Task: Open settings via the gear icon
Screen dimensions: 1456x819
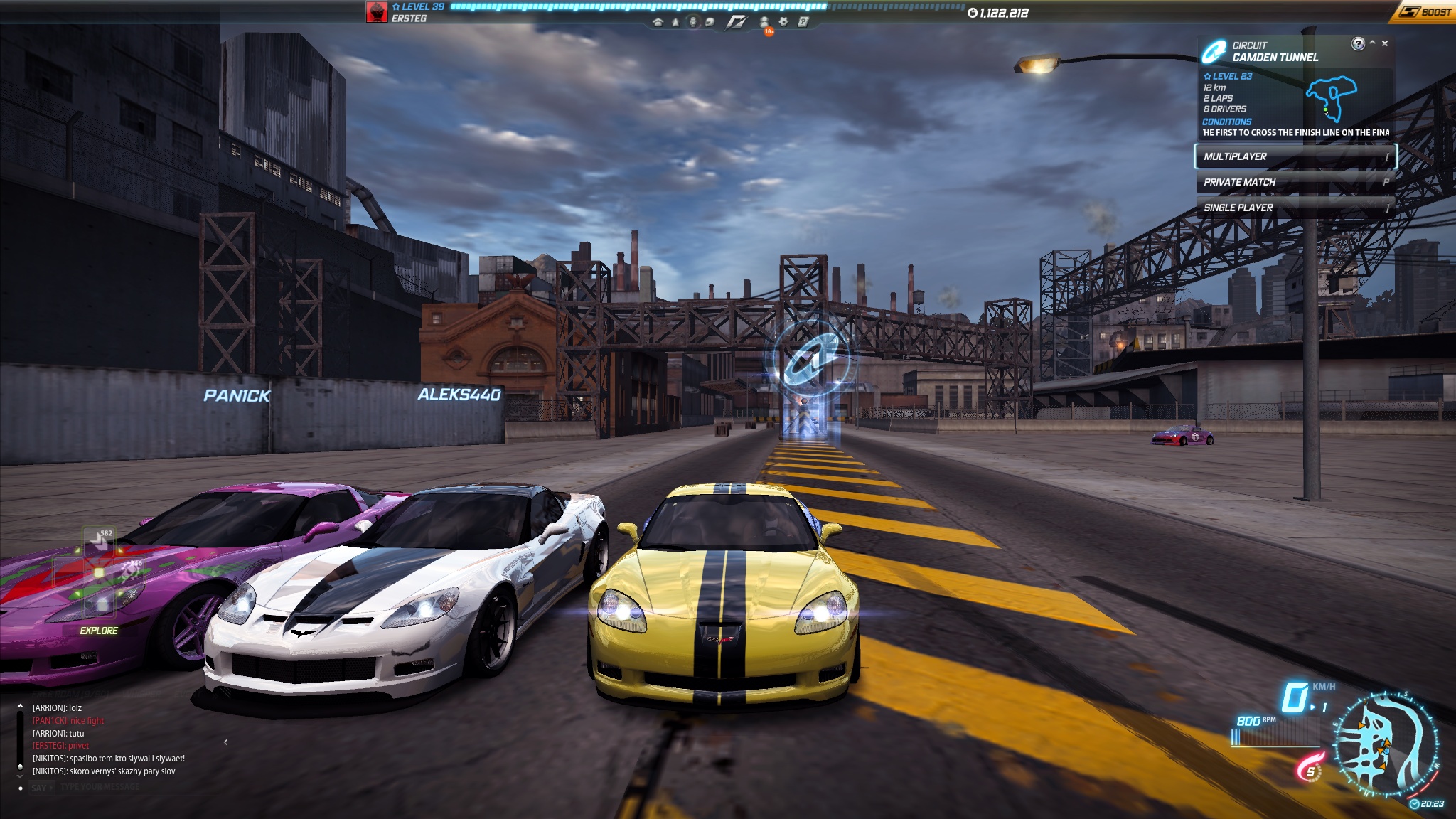Action: pyautogui.click(x=783, y=22)
